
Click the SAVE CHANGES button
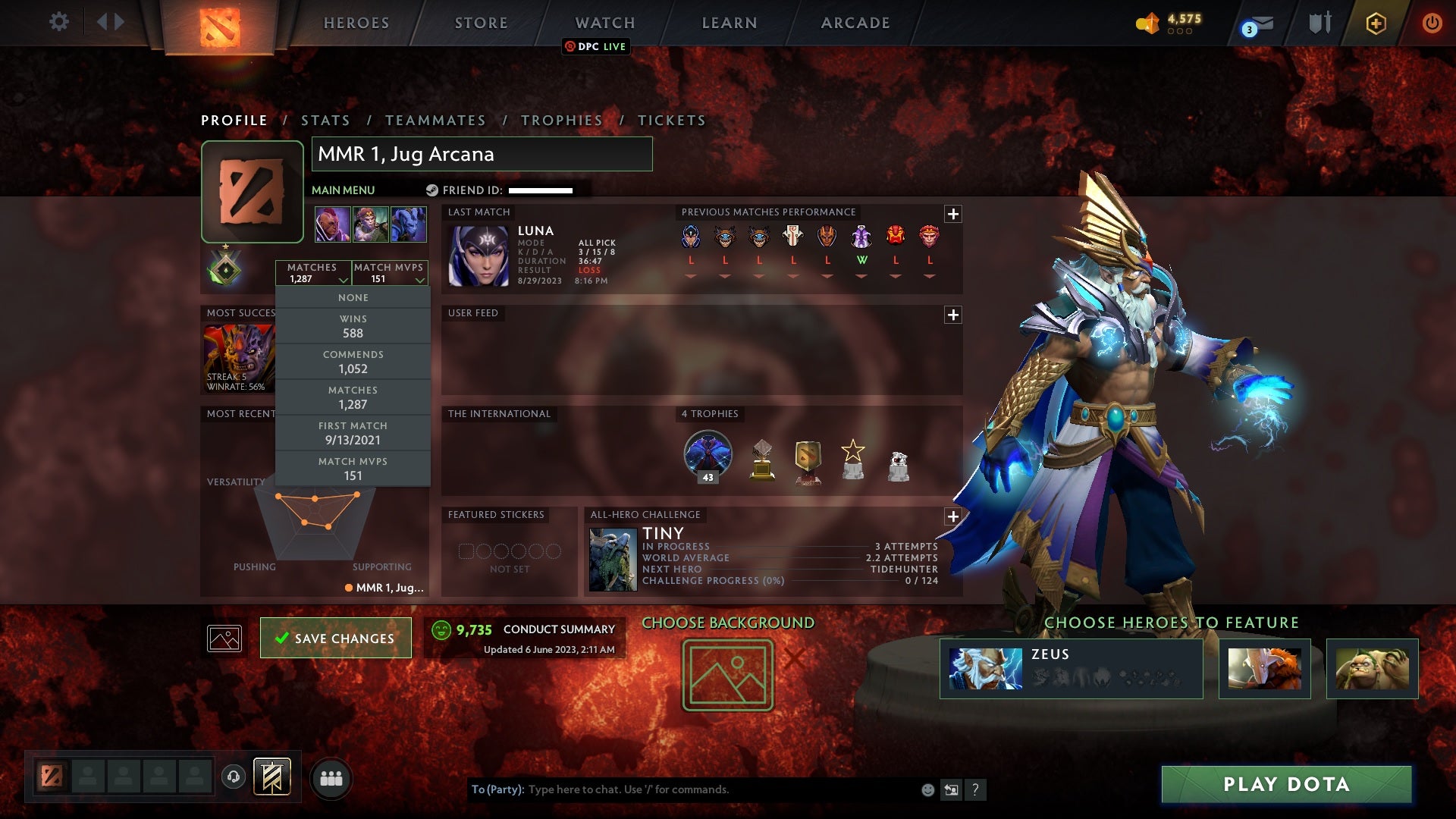(x=335, y=638)
